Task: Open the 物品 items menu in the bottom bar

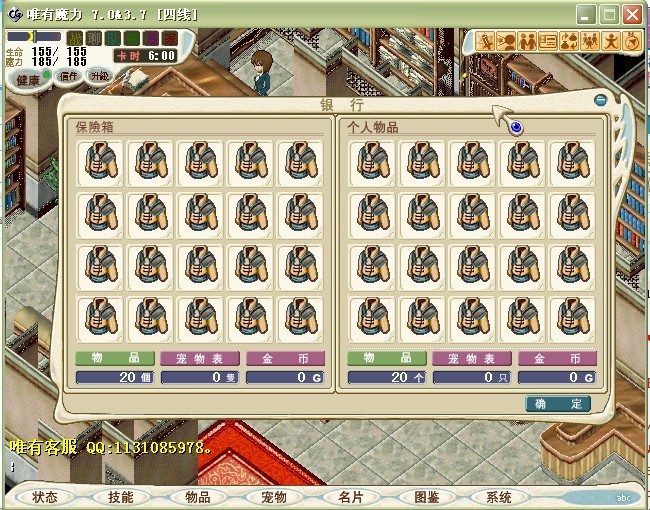Action: [197, 497]
